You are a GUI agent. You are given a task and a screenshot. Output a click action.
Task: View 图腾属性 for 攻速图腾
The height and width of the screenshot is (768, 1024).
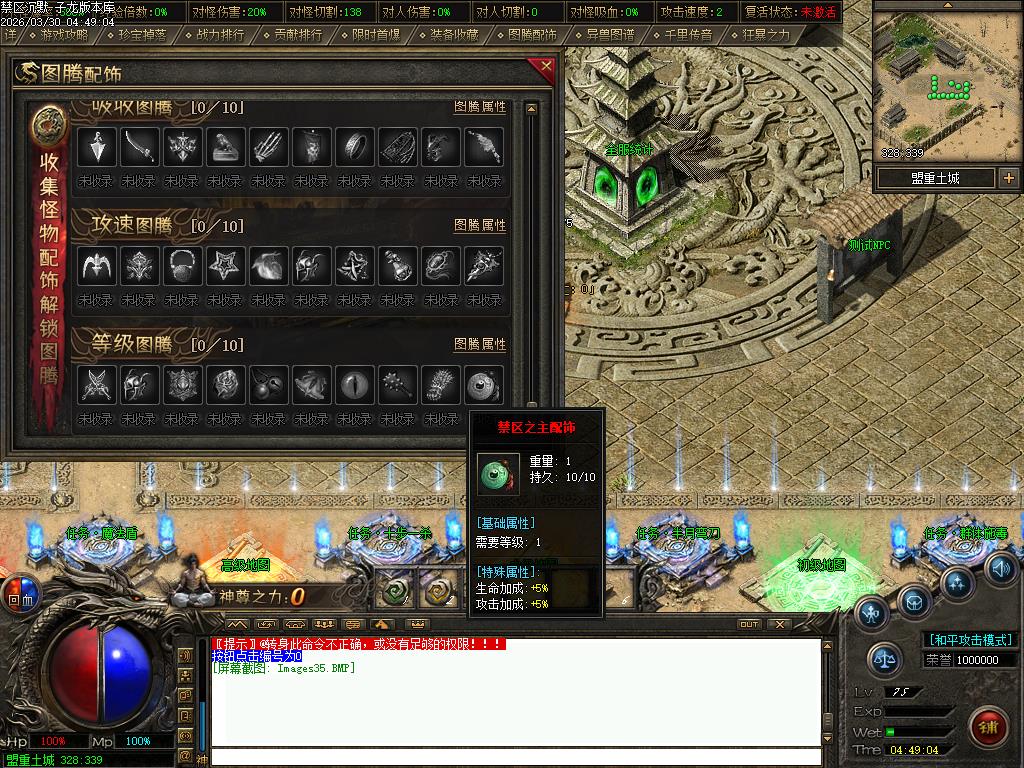[x=480, y=226]
